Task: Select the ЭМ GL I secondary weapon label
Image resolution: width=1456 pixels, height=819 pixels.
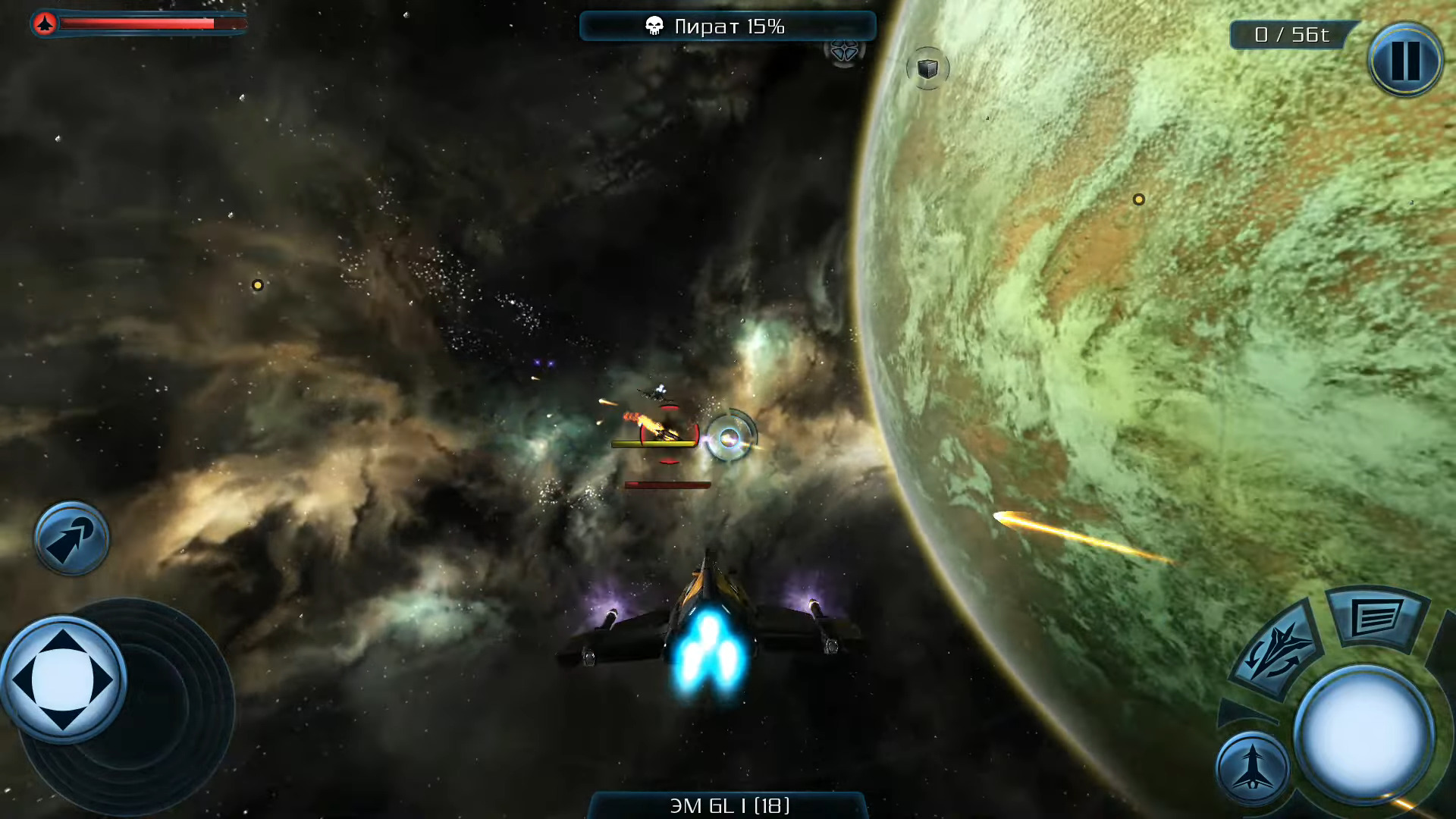Action: pos(728,805)
